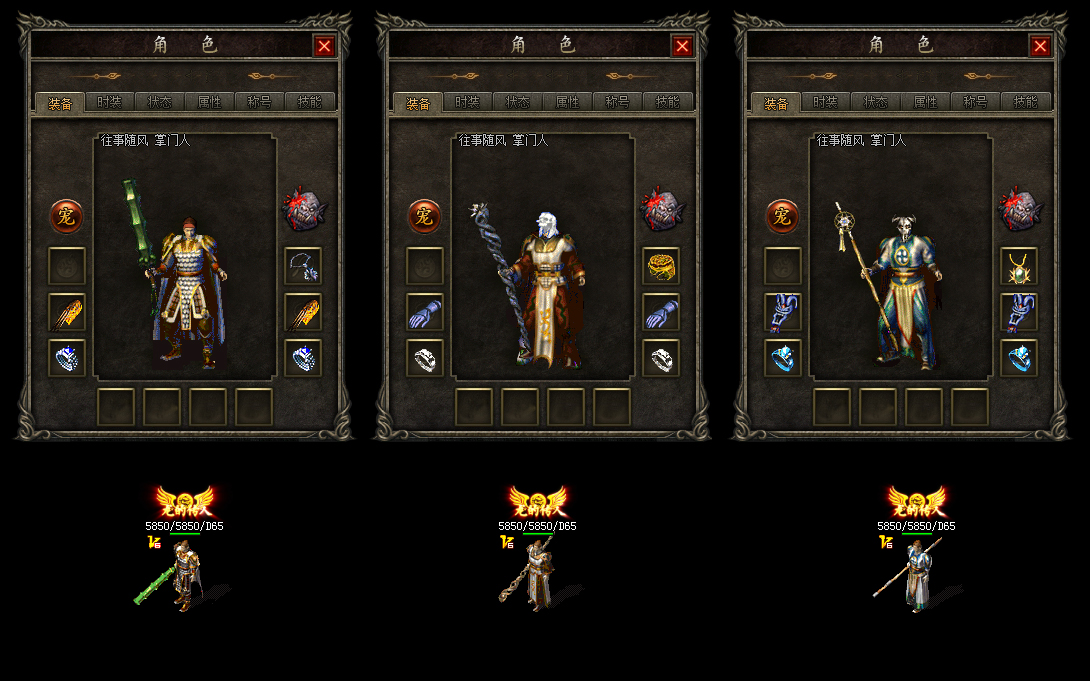
Task: Switch to 装备 tab in the taoist's panel
Action: click(776, 103)
